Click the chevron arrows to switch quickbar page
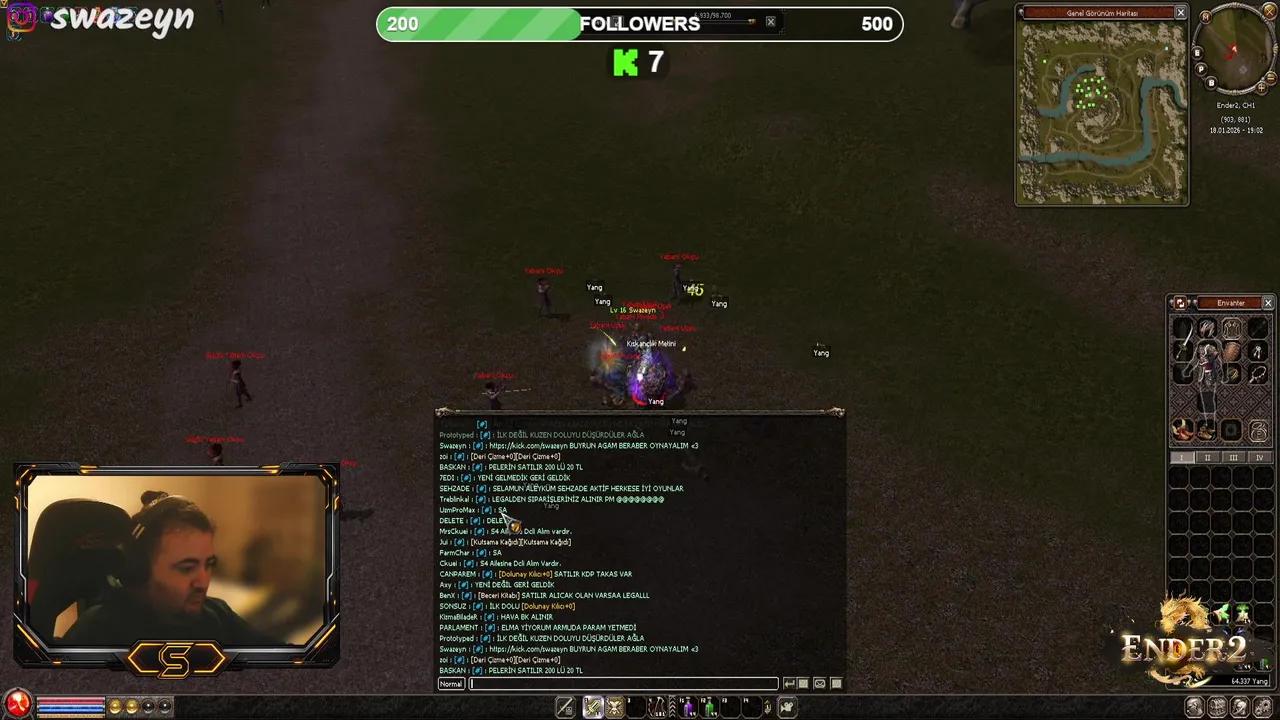This screenshot has width=1280, height=720. pyautogui.click(x=673, y=706)
